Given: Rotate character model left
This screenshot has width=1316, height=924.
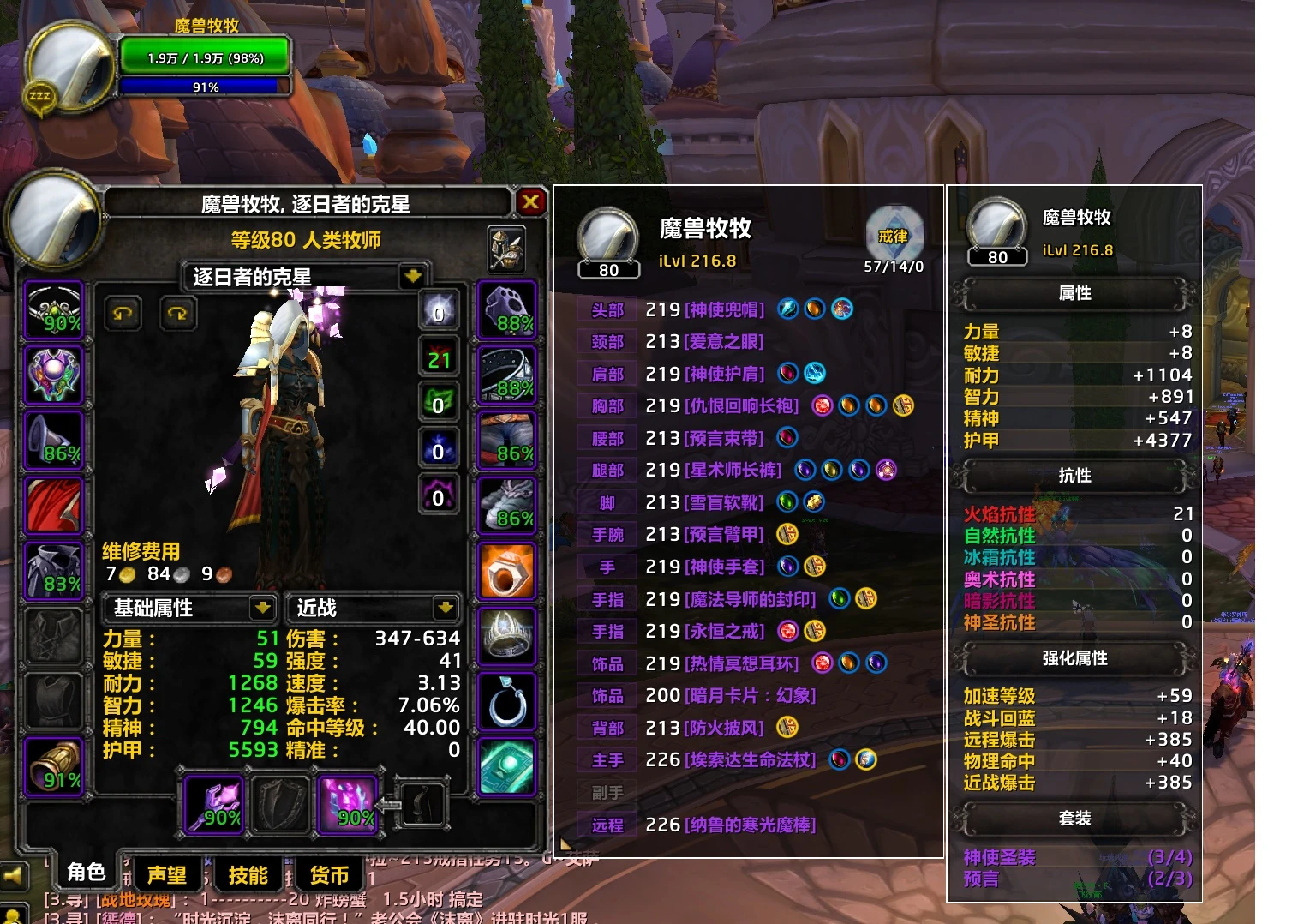Looking at the screenshot, I should click(x=123, y=313).
